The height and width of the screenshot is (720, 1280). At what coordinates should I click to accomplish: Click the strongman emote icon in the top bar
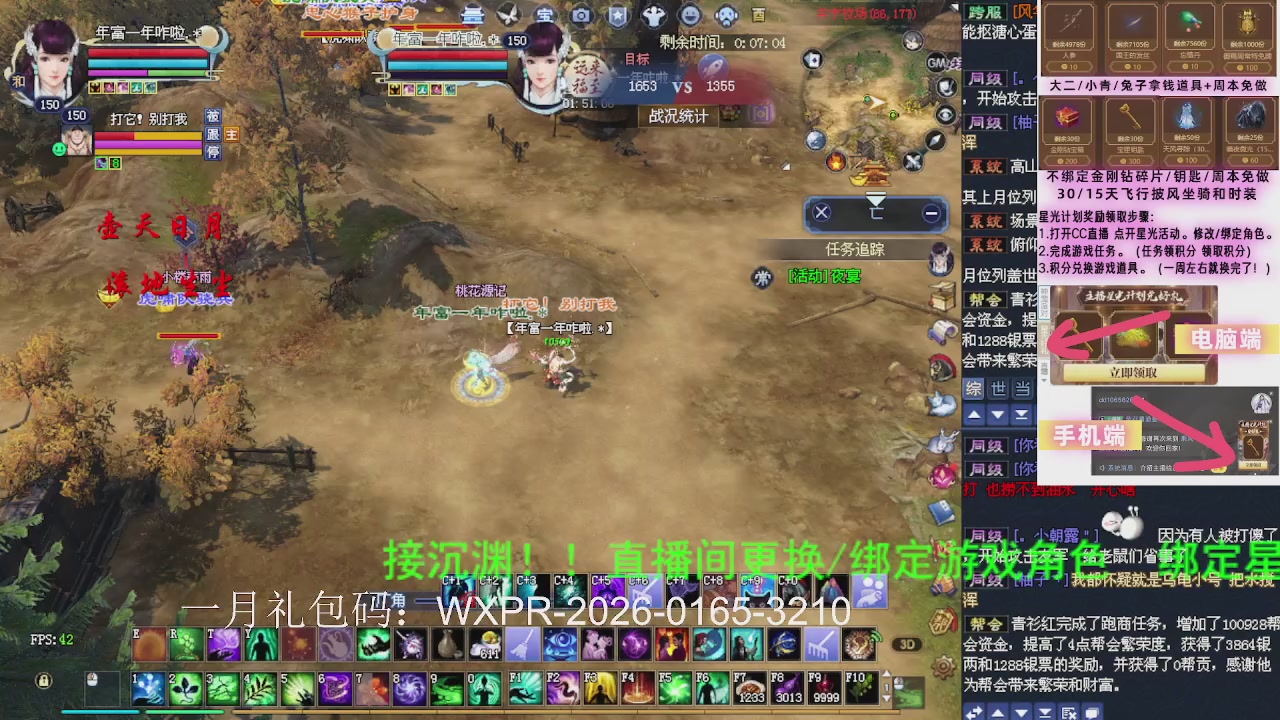point(655,14)
